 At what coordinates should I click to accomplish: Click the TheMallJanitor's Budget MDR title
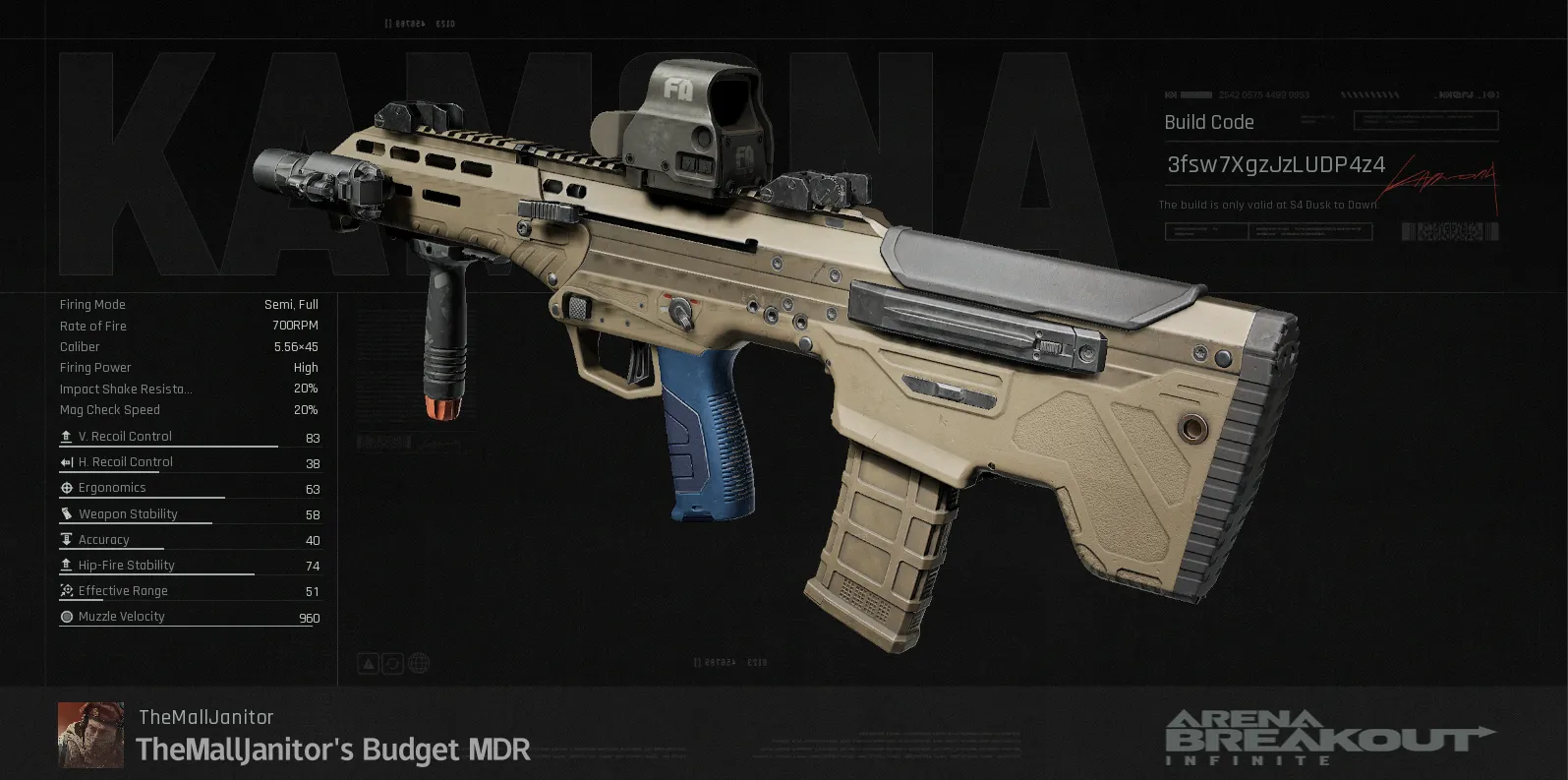coord(333,750)
